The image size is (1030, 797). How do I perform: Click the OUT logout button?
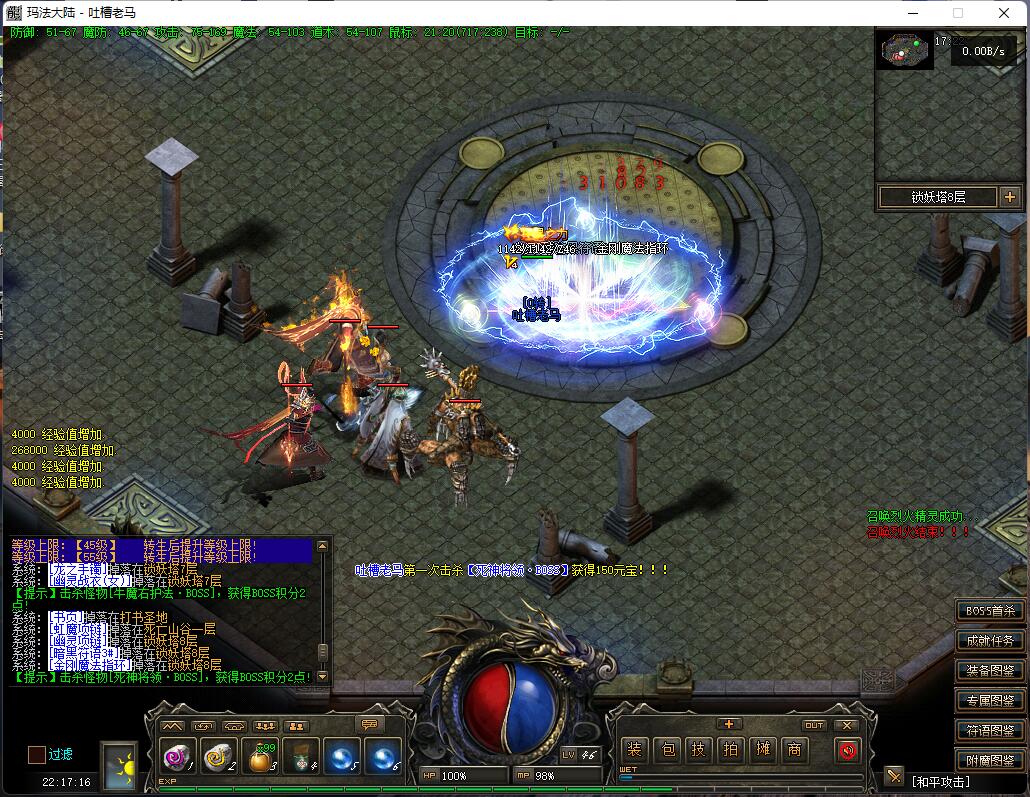pos(814,725)
